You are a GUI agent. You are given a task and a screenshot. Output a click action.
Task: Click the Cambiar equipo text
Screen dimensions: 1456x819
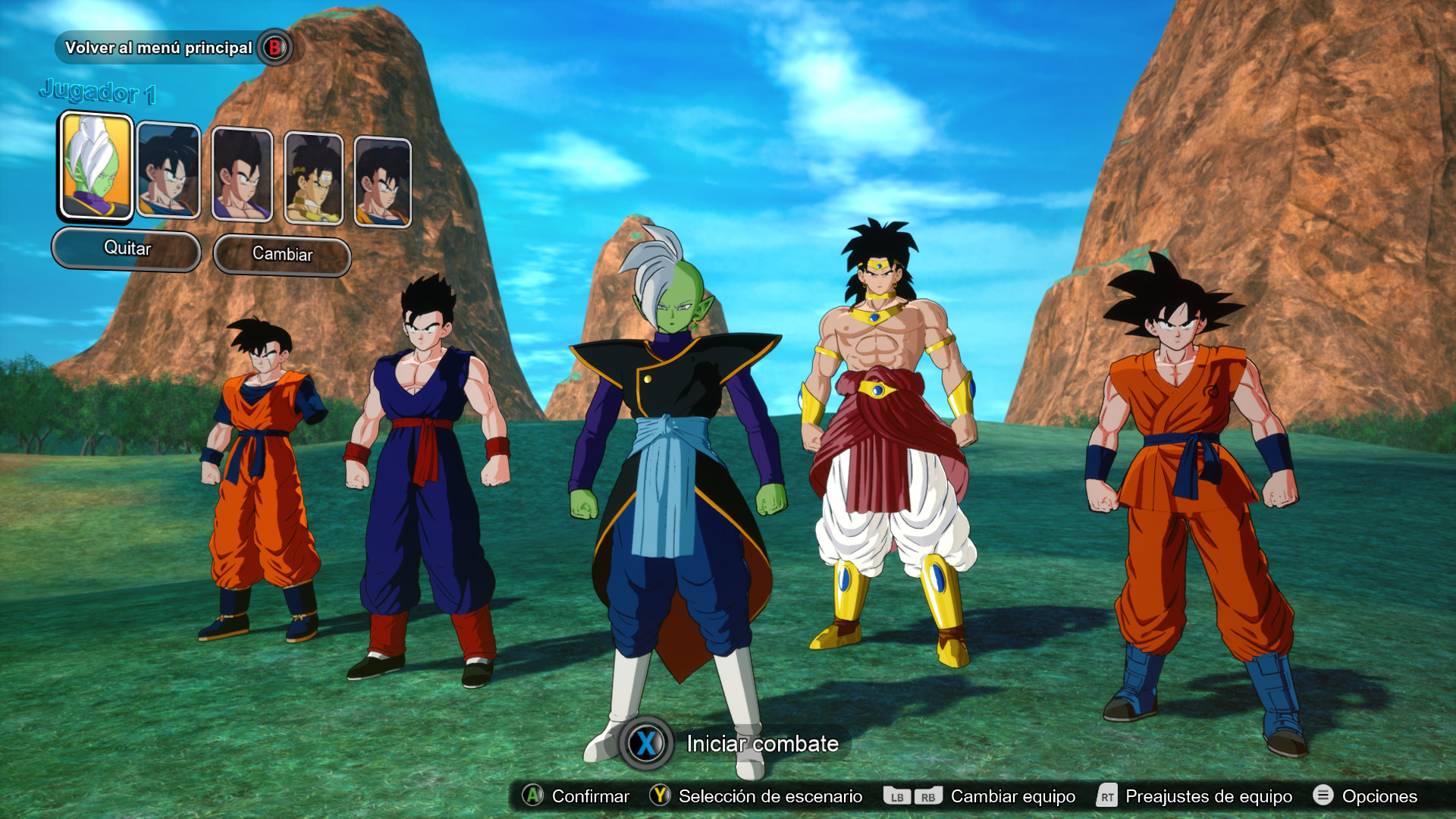(x=1014, y=796)
